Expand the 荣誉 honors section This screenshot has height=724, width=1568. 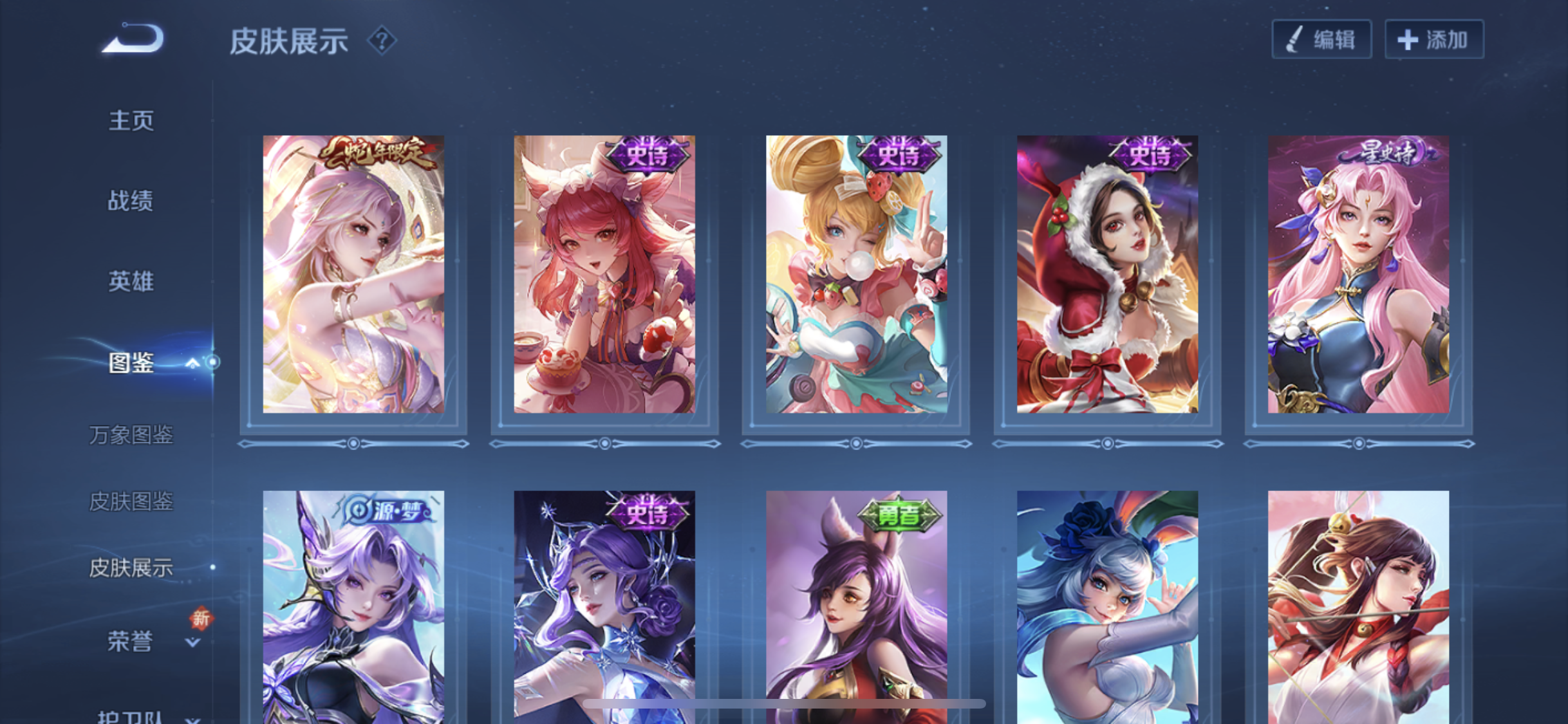[192, 642]
